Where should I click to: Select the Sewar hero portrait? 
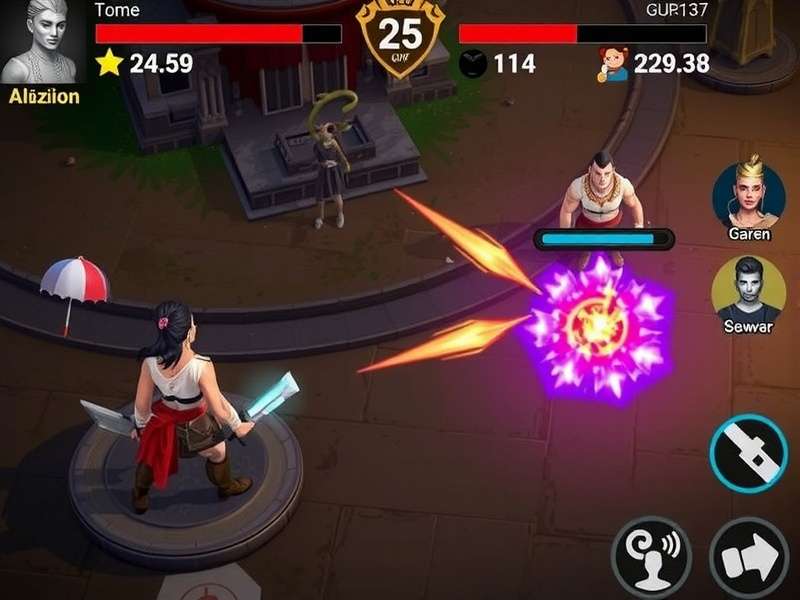click(x=749, y=287)
